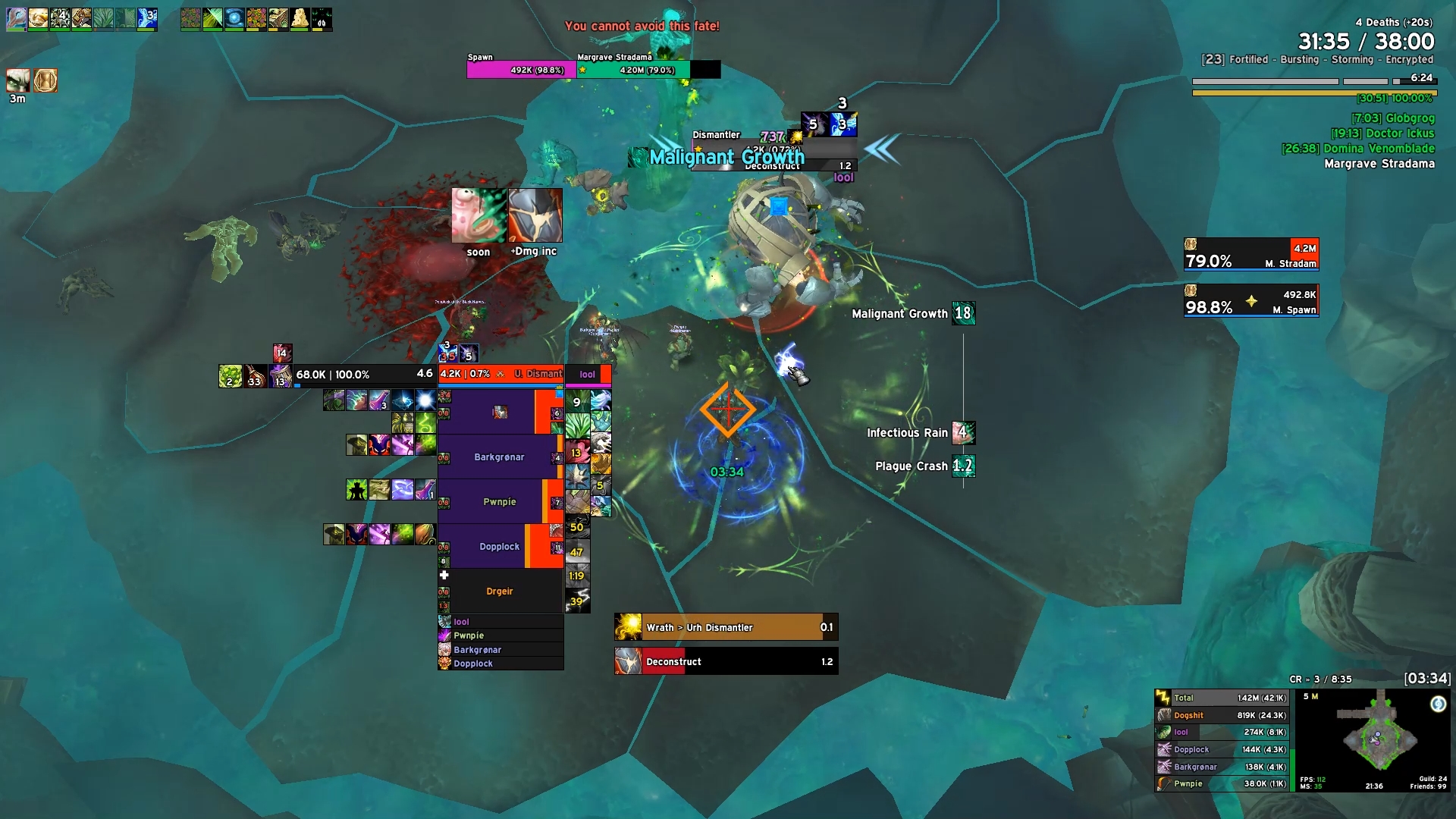1456x819 pixels.
Task: Target Pwnpie in the party frames
Action: 499,501
